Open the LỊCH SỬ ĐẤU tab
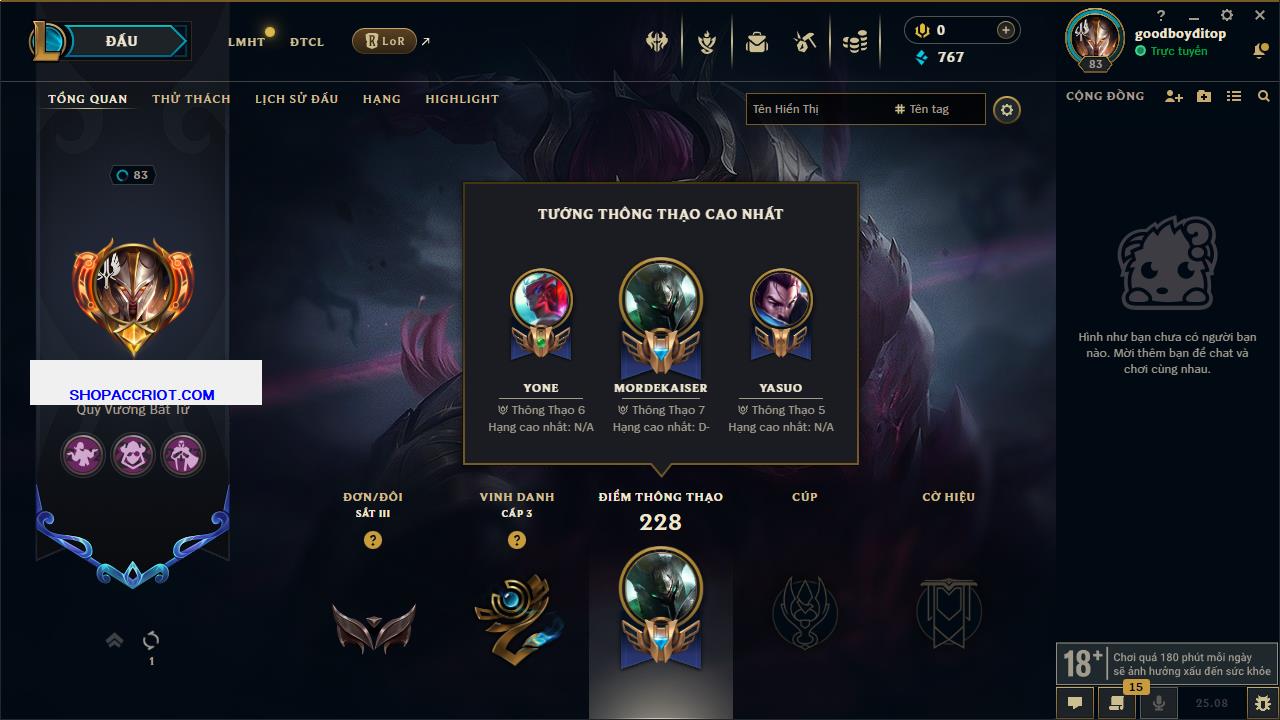 coord(296,99)
